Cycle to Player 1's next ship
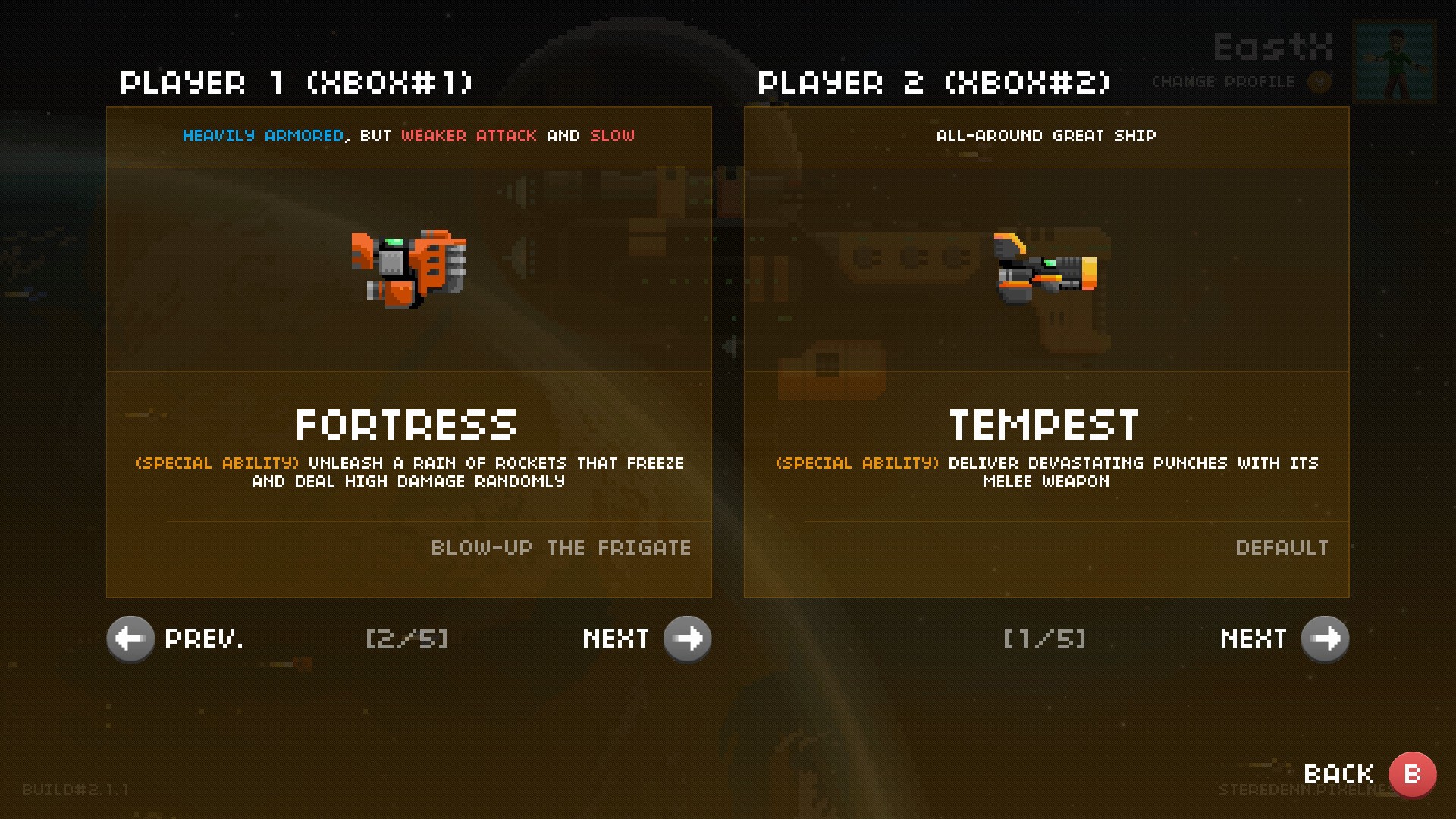This screenshot has height=819, width=1456. 687,639
